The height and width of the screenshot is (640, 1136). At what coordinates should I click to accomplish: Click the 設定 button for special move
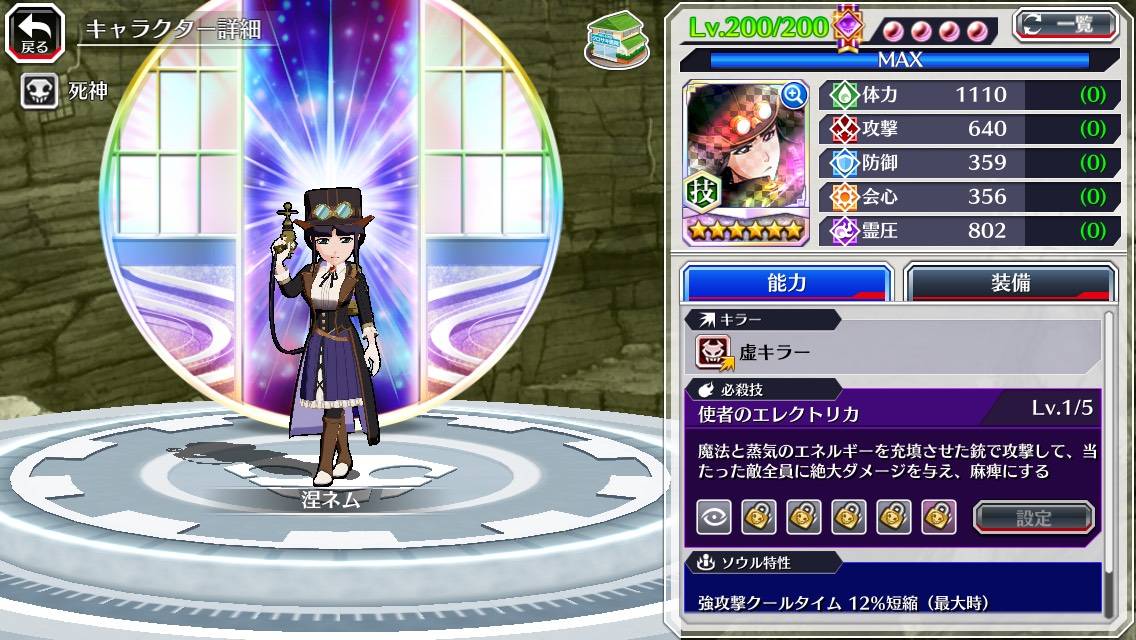click(1034, 517)
